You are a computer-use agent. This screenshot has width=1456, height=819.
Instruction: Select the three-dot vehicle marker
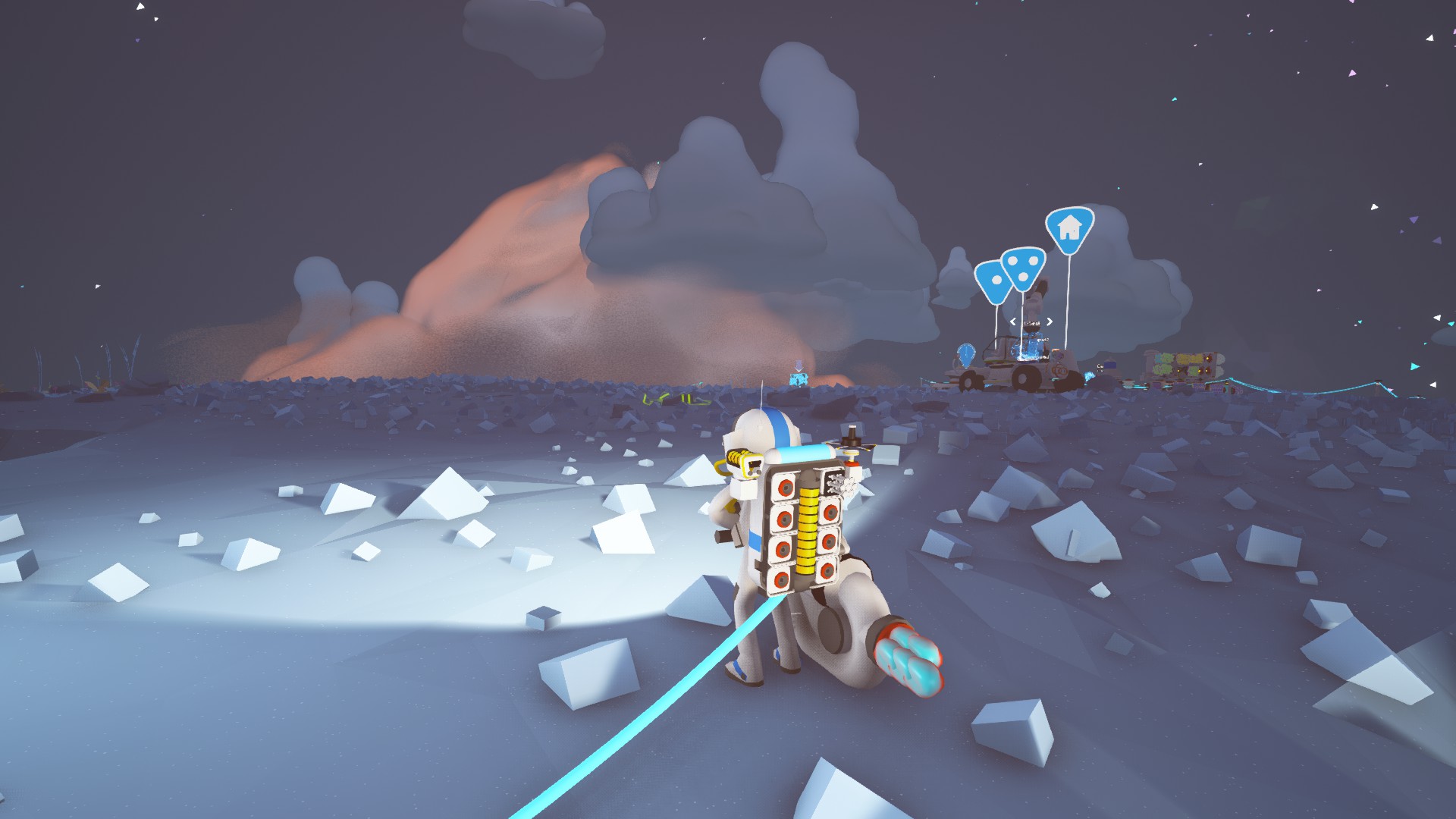(x=1023, y=267)
